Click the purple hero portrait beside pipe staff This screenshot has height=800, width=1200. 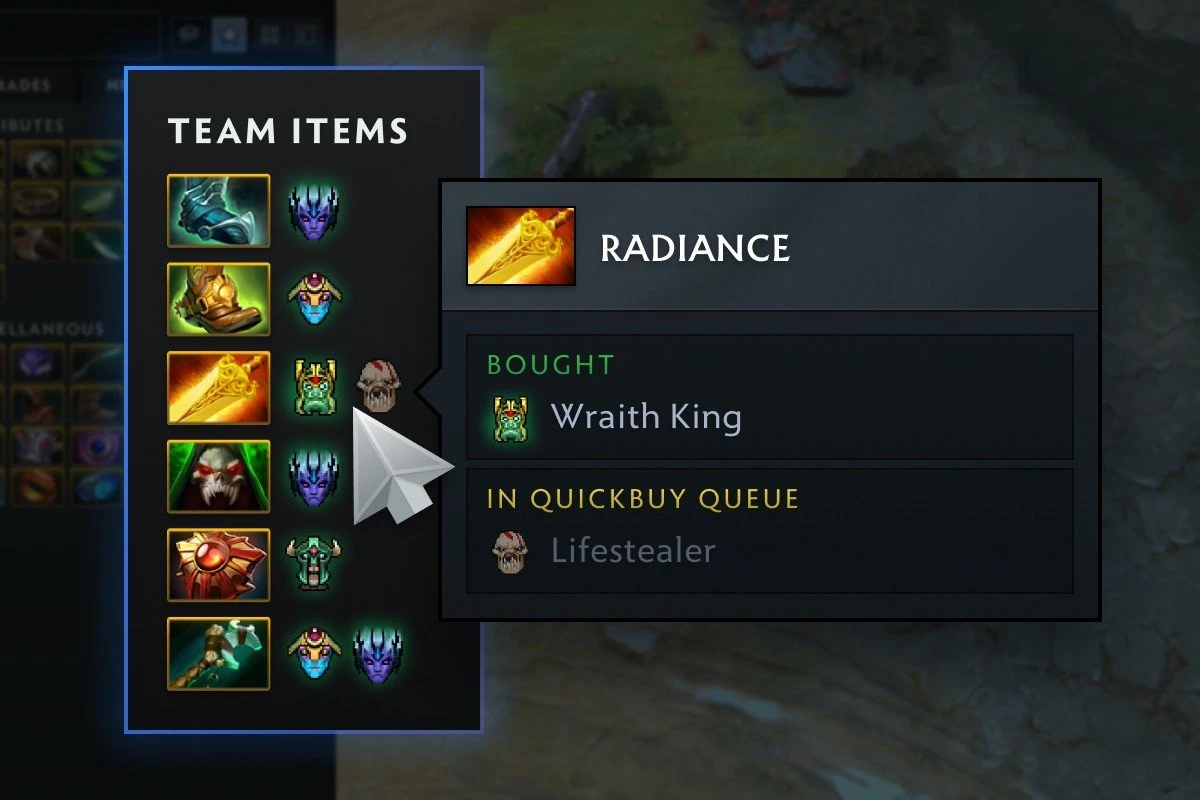click(x=378, y=654)
